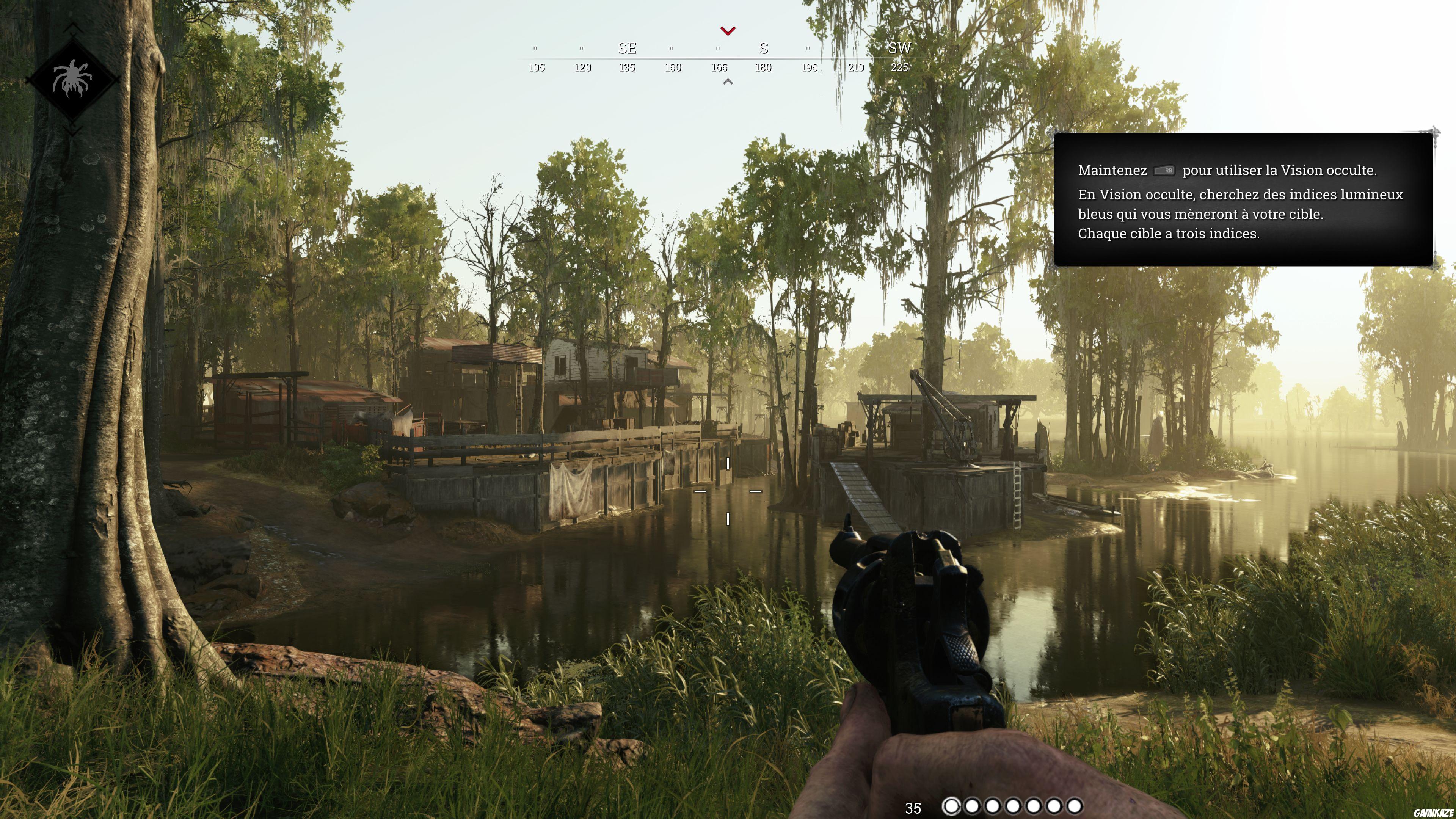Click the 180 mark on the compass slider
Image resolution: width=1456 pixels, height=819 pixels.
point(764,68)
